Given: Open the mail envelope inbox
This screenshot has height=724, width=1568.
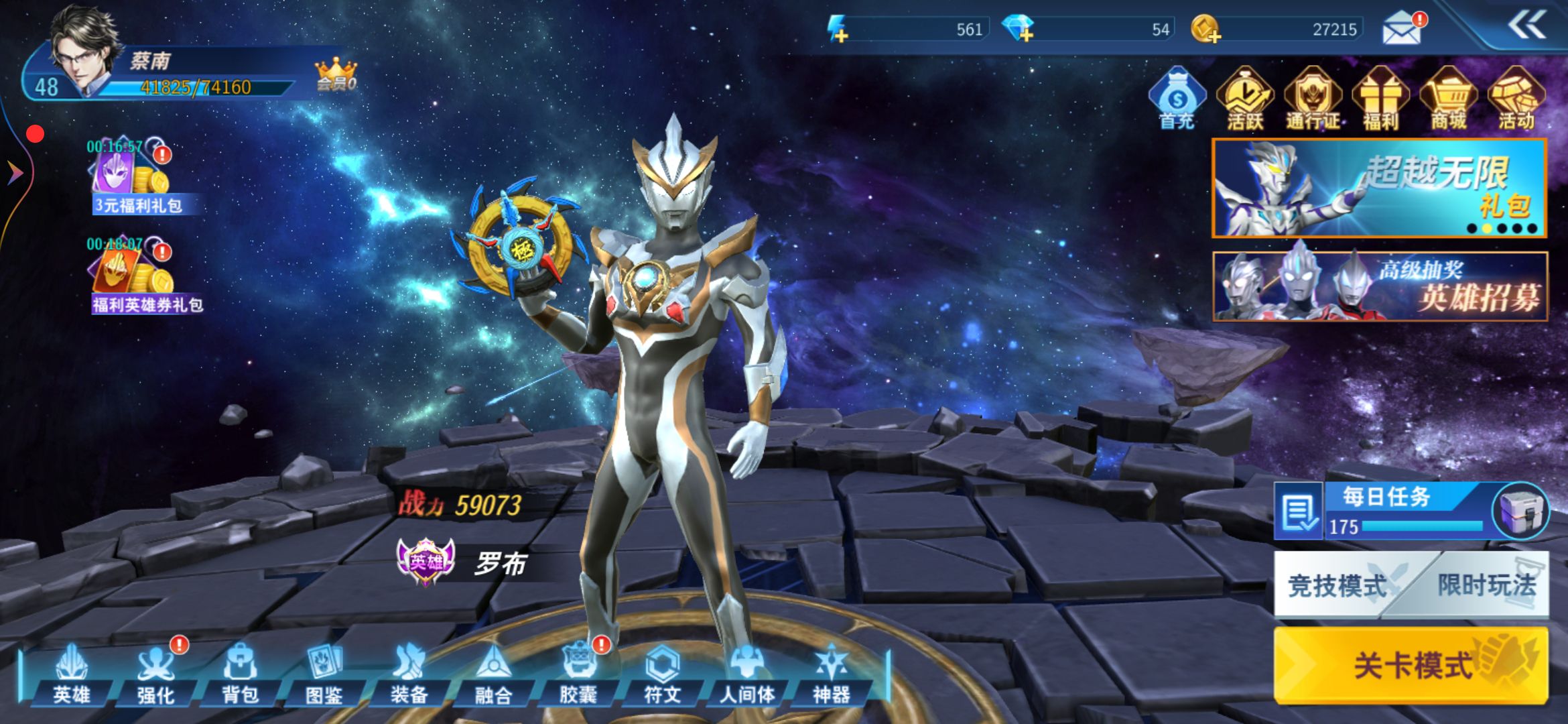Looking at the screenshot, I should [x=1402, y=29].
